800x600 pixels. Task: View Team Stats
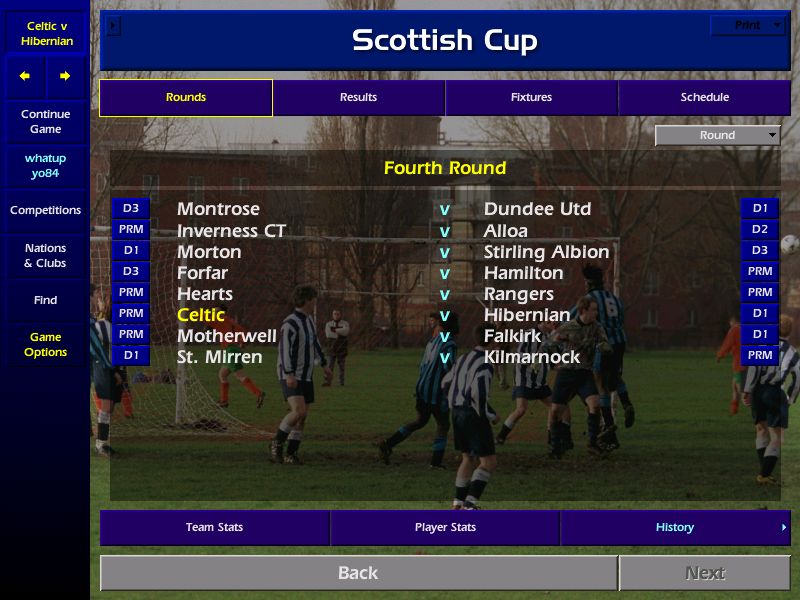(214, 527)
